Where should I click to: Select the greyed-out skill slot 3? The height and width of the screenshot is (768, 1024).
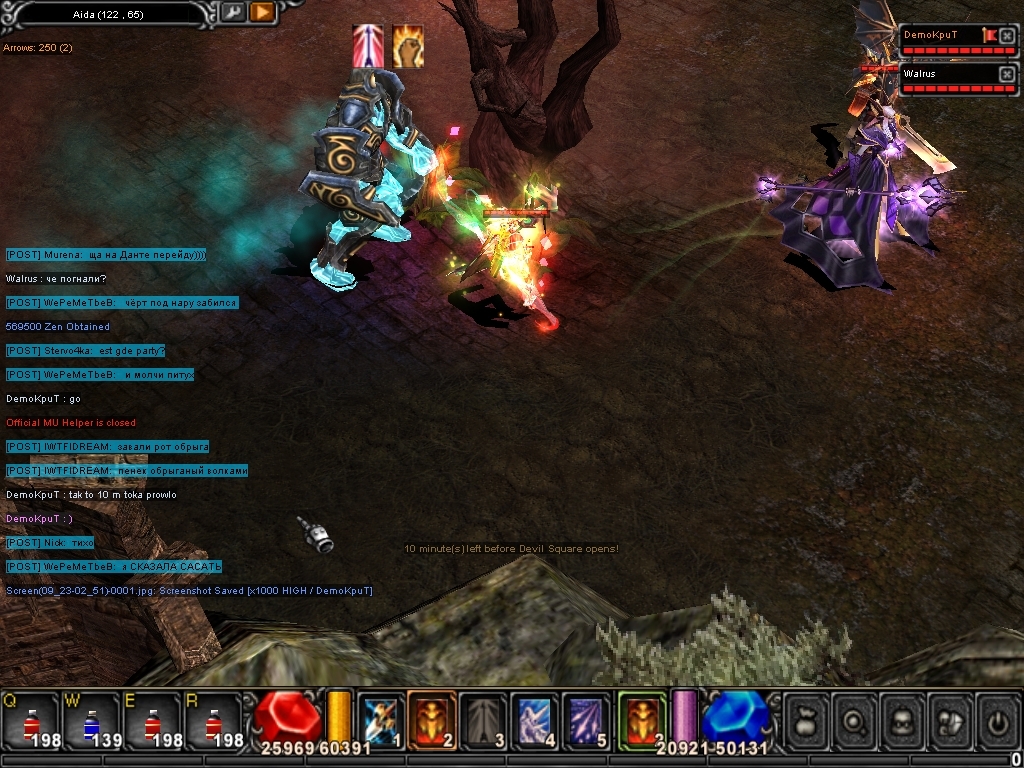click(483, 720)
